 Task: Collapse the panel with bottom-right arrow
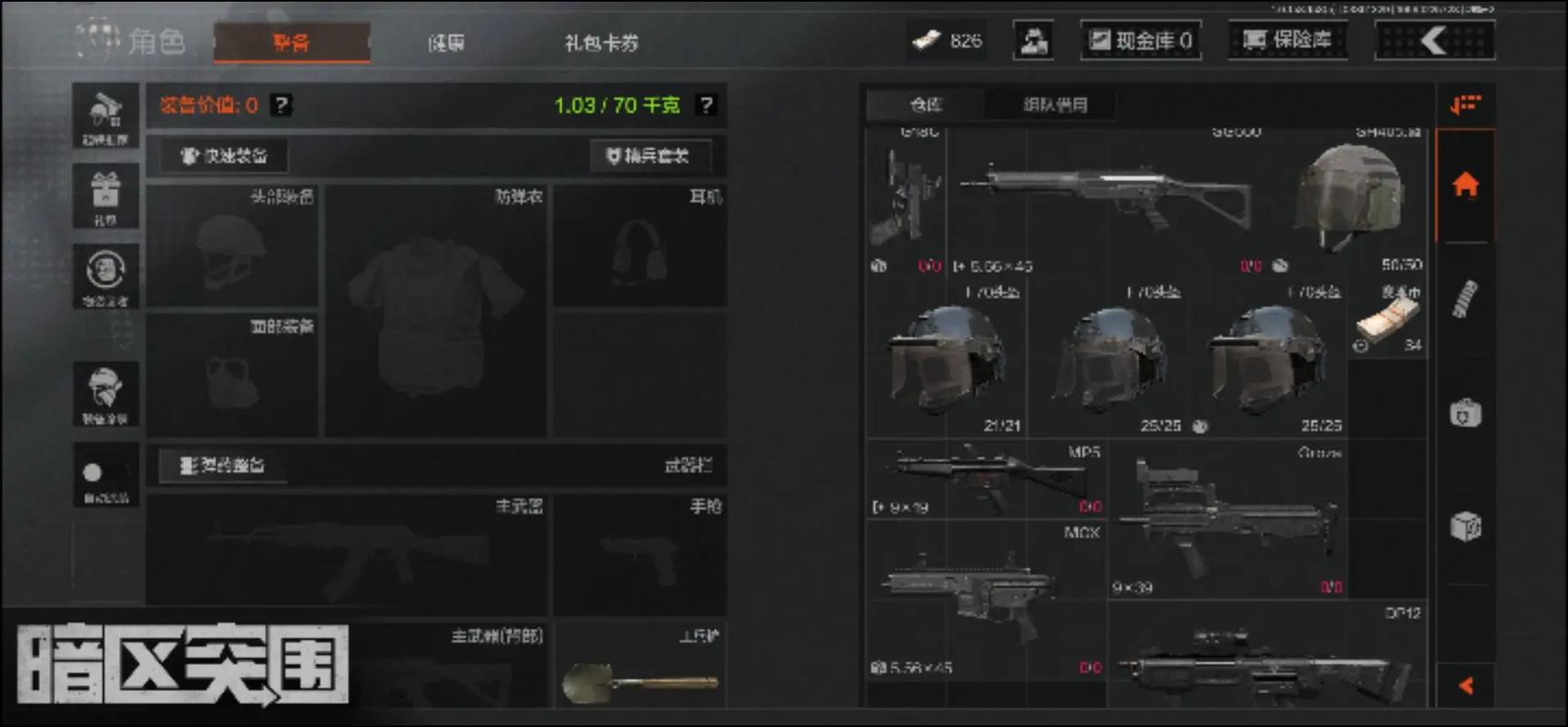coord(1464,686)
